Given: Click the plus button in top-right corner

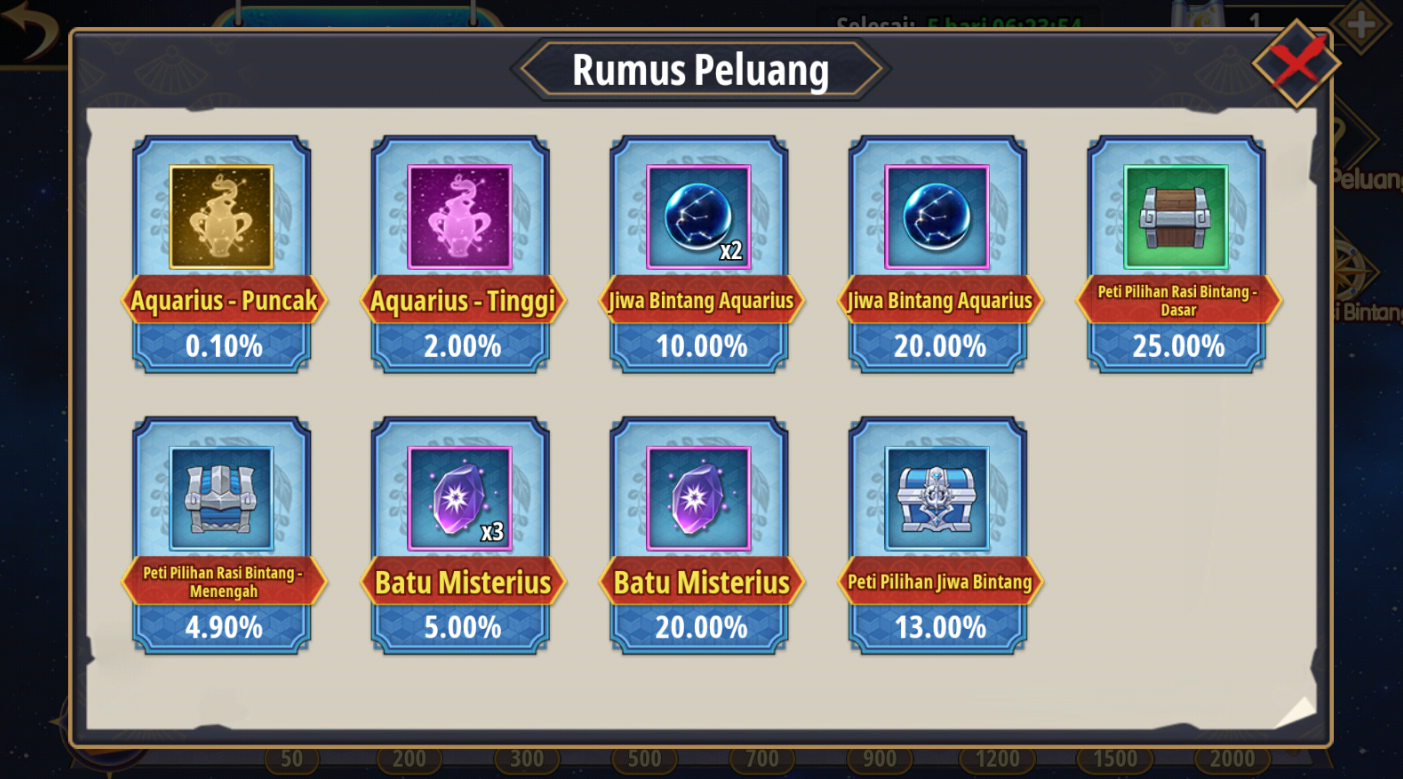Looking at the screenshot, I should coord(1360,24).
